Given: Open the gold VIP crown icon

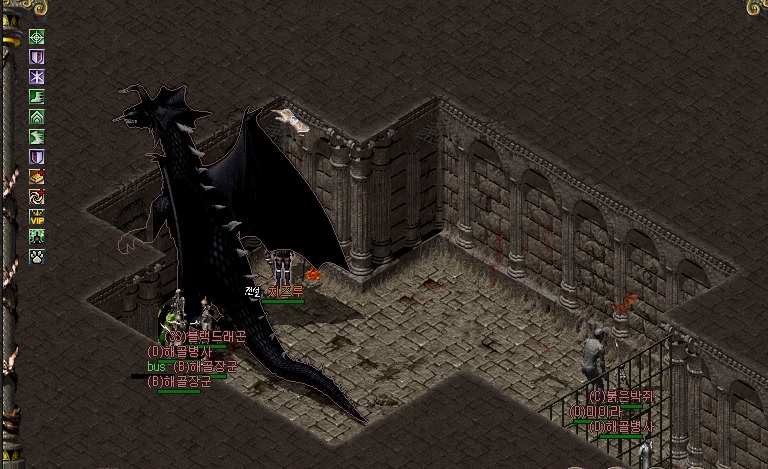Looking at the screenshot, I should click(37, 217).
